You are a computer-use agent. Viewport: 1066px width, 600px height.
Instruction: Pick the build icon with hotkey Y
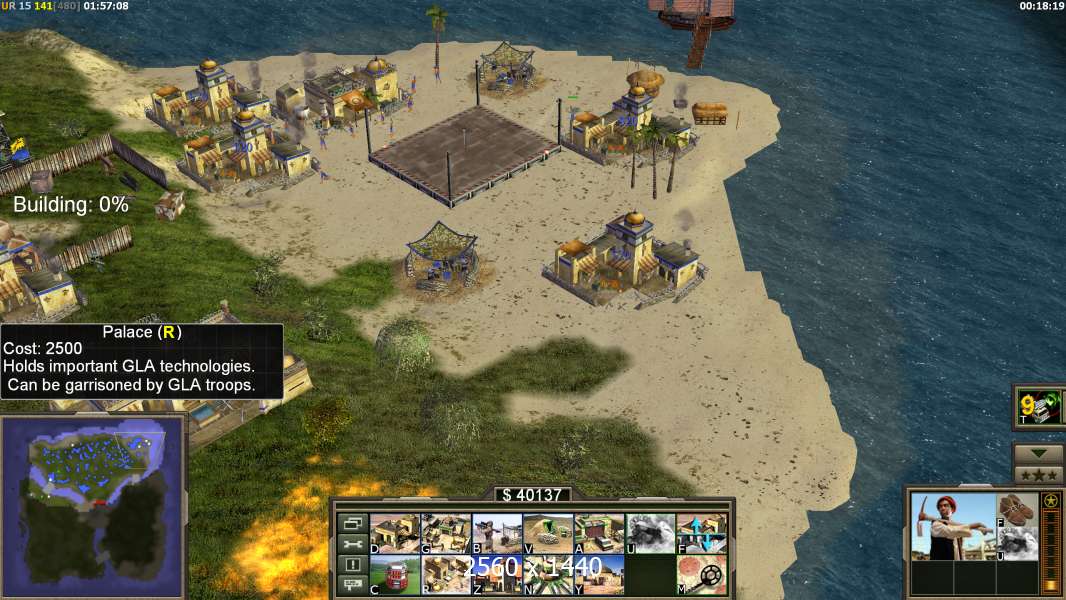coord(598,574)
